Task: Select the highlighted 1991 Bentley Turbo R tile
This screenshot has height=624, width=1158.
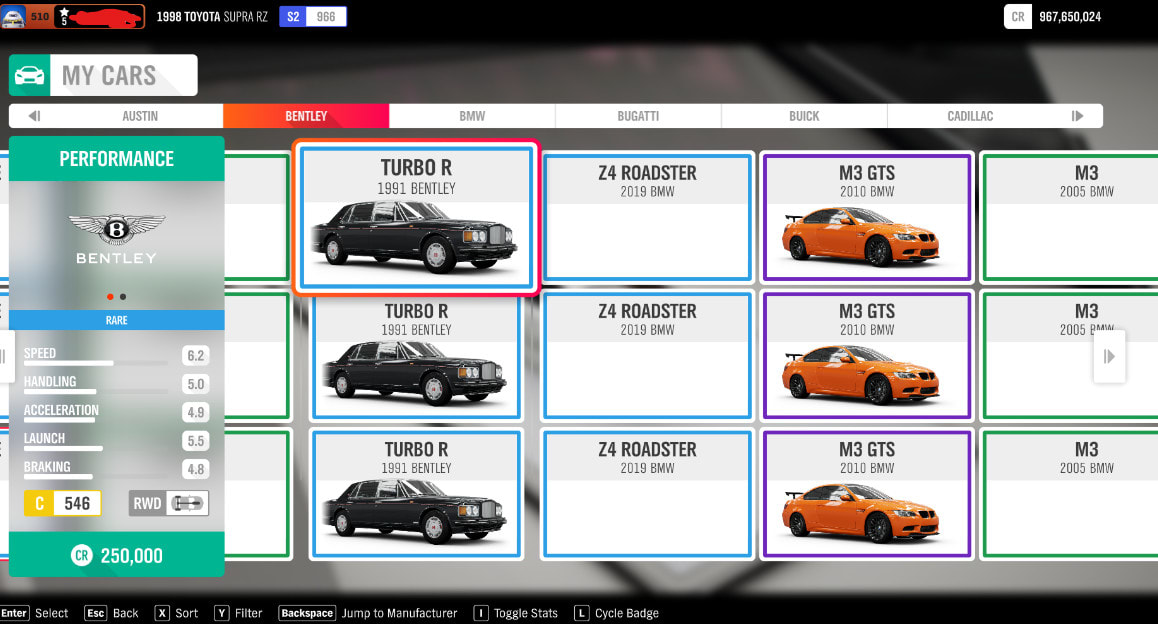Action: [x=416, y=218]
